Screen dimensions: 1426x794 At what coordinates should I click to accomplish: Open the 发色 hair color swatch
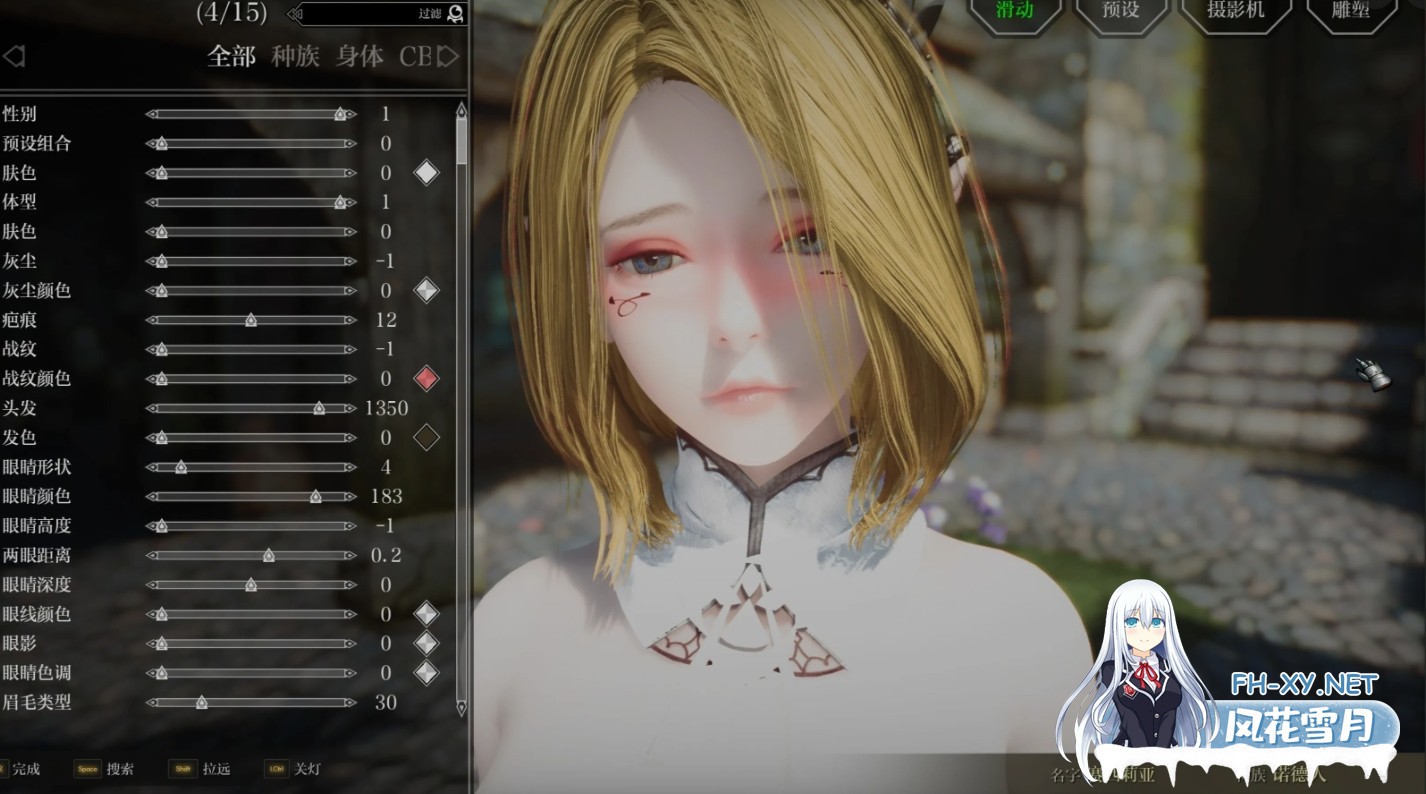[x=425, y=437]
